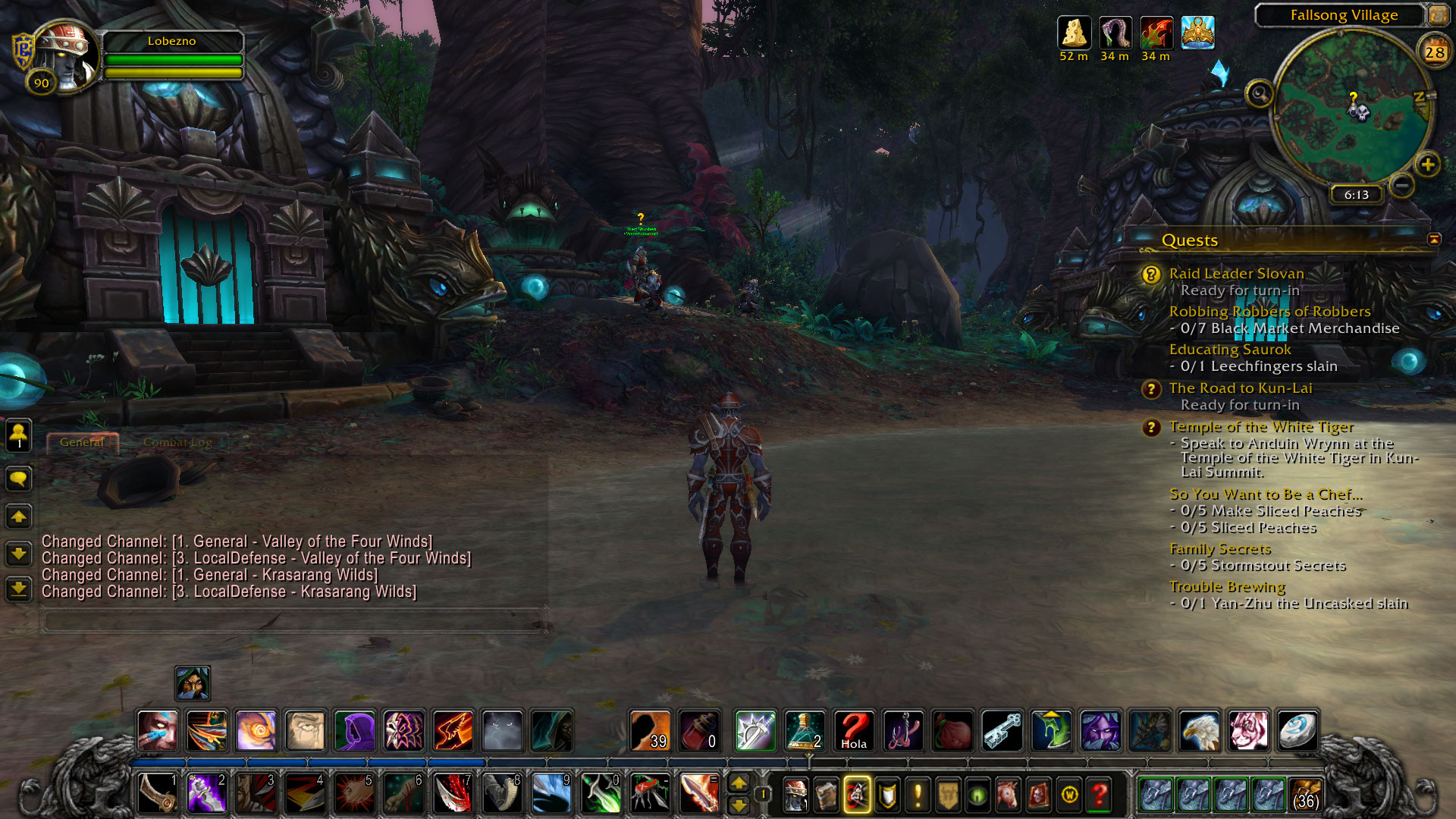Image resolution: width=1456 pixels, height=819 pixels.
Task: Use the Hola macro with red question mark
Action: 854,731
